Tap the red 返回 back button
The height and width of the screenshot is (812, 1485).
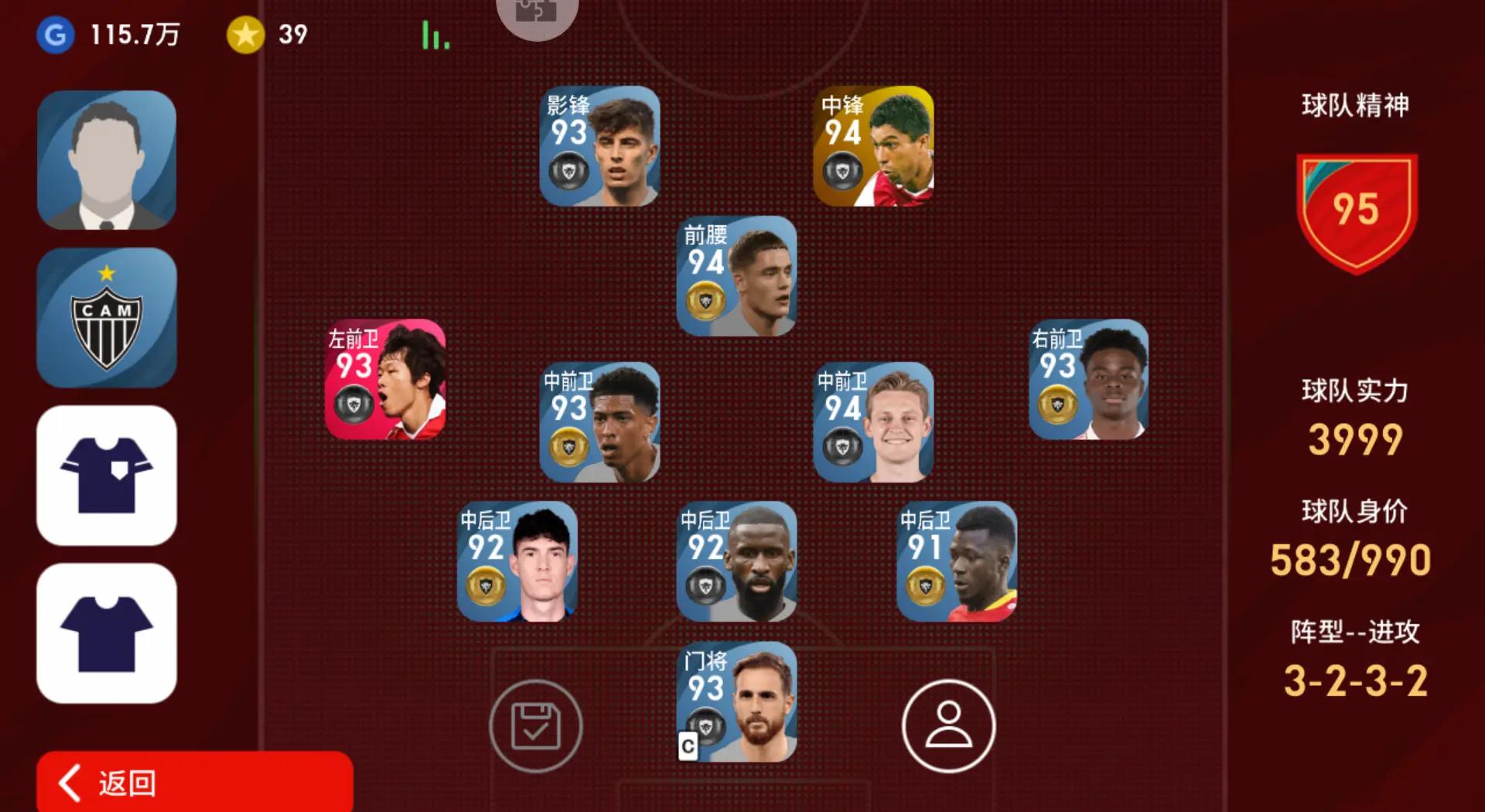194,782
